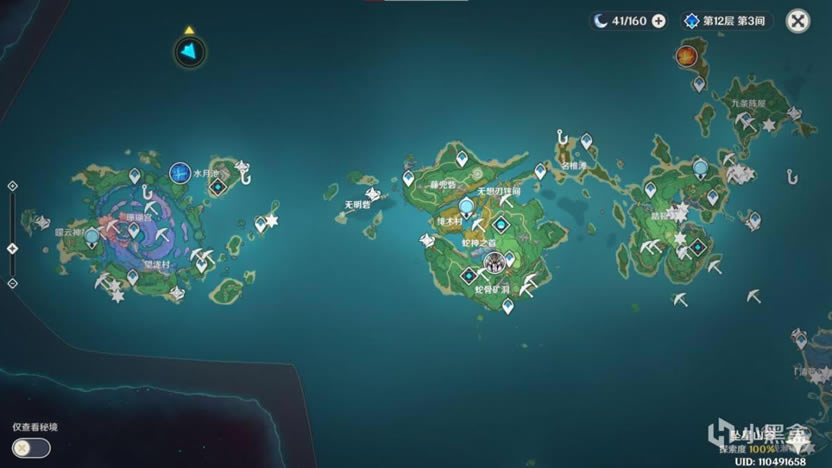This screenshot has width=832, height=468.
Task: Select the round statue marker near 绯木村
Action: point(466,206)
